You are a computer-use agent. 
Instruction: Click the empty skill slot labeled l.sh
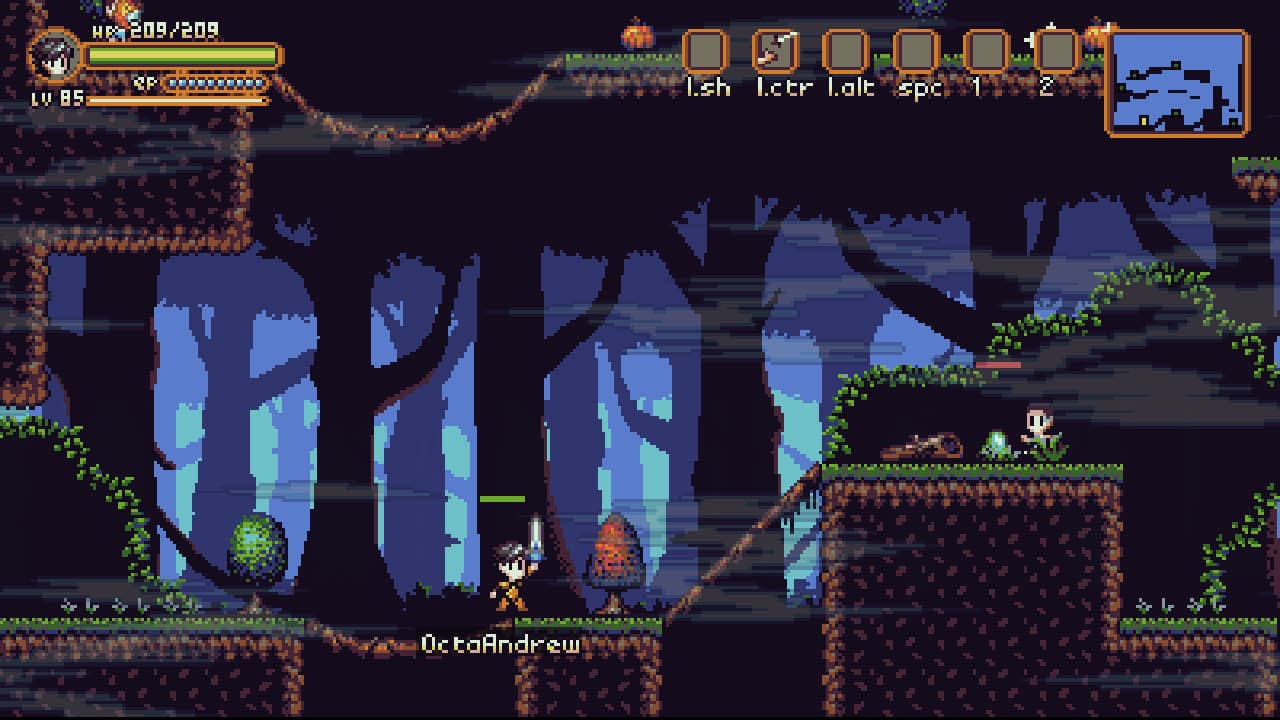(x=705, y=51)
